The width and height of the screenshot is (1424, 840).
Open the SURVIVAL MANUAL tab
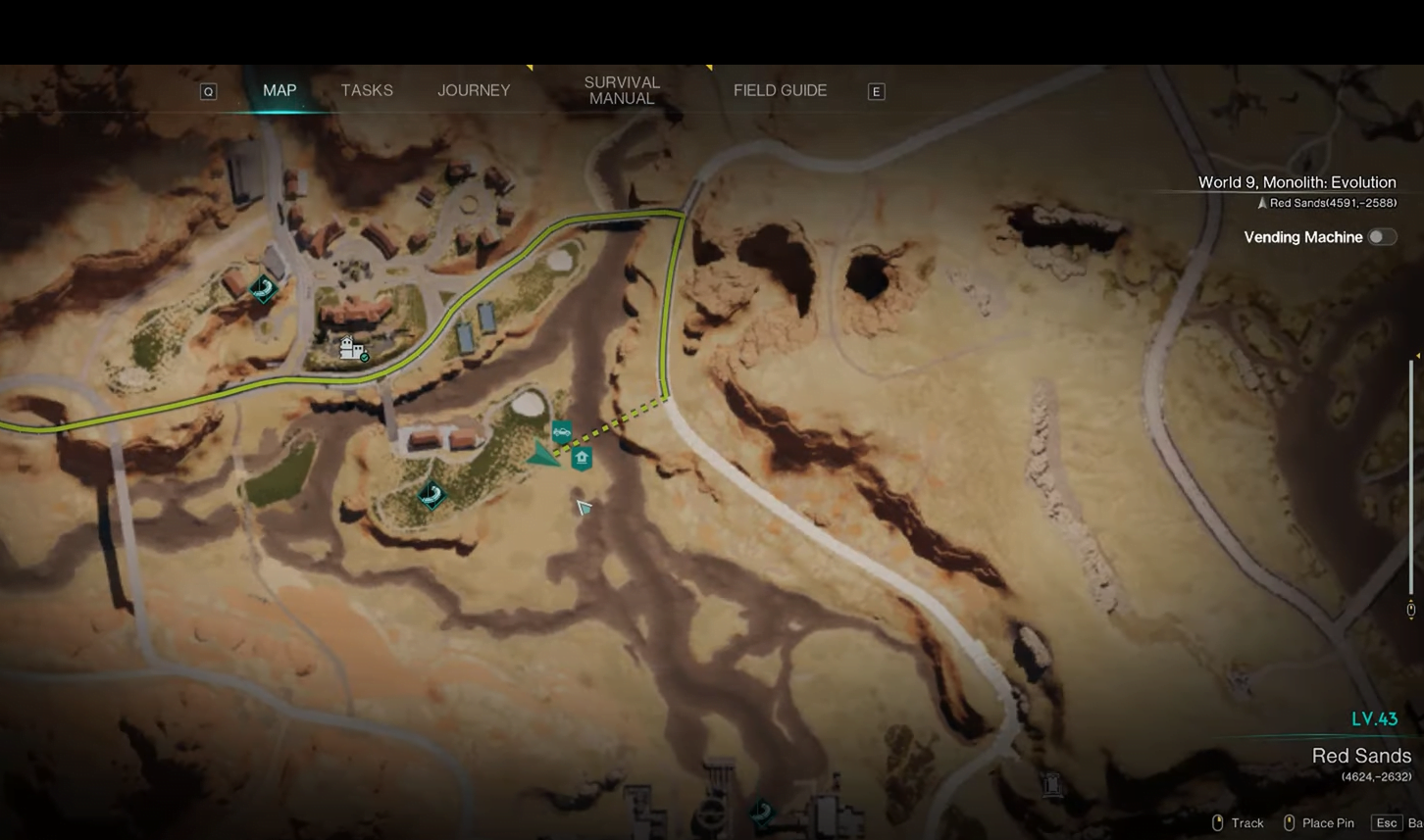(x=621, y=90)
